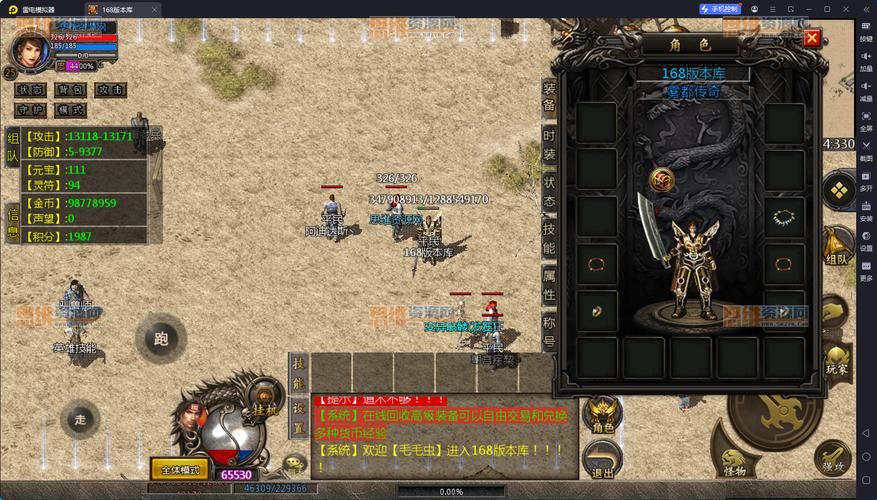Image resolution: width=877 pixels, height=500 pixels.
Task: Select the necklace equipment slot
Action: (x=785, y=216)
